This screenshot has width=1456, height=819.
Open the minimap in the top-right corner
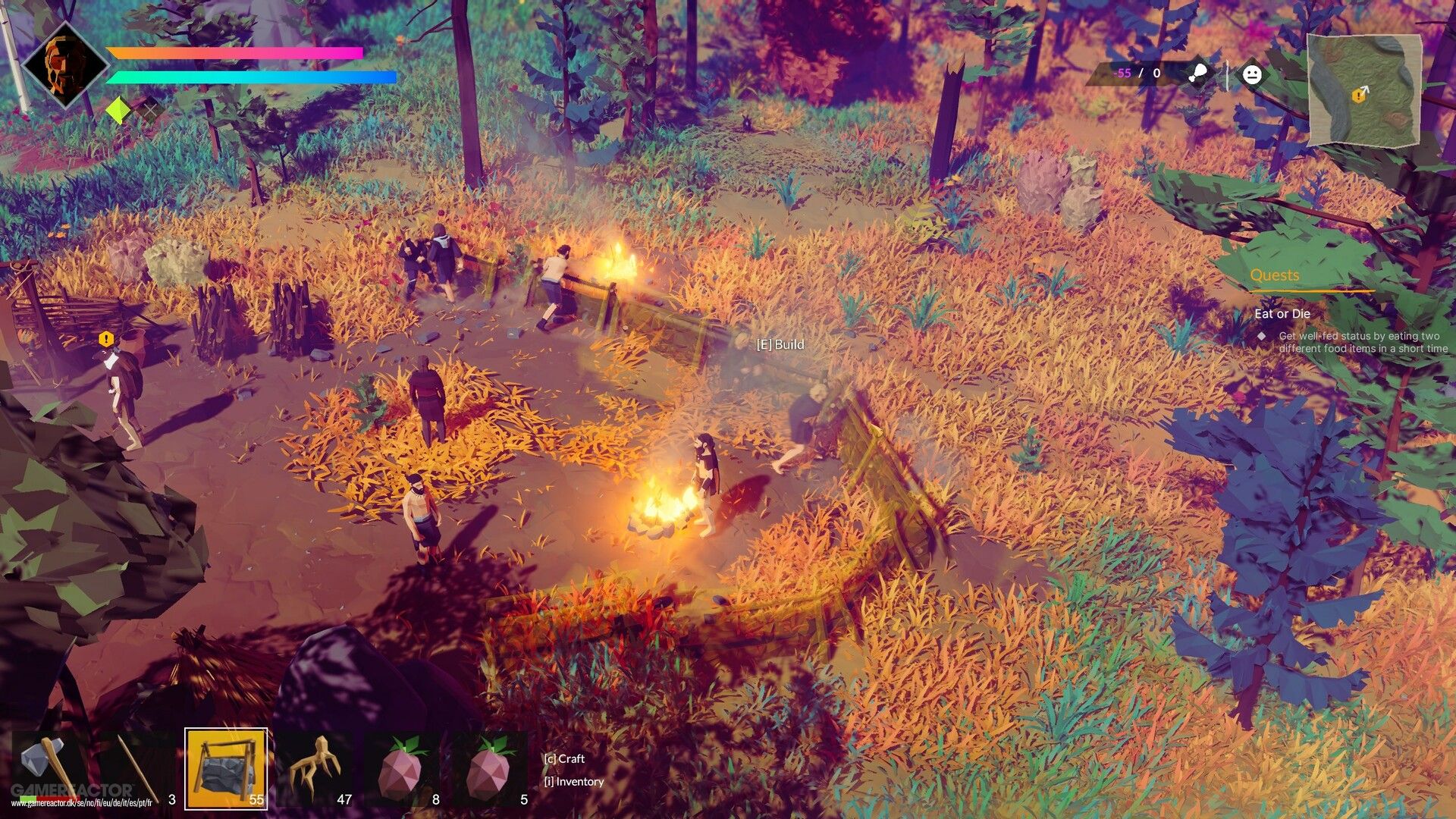[x=1365, y=89]
